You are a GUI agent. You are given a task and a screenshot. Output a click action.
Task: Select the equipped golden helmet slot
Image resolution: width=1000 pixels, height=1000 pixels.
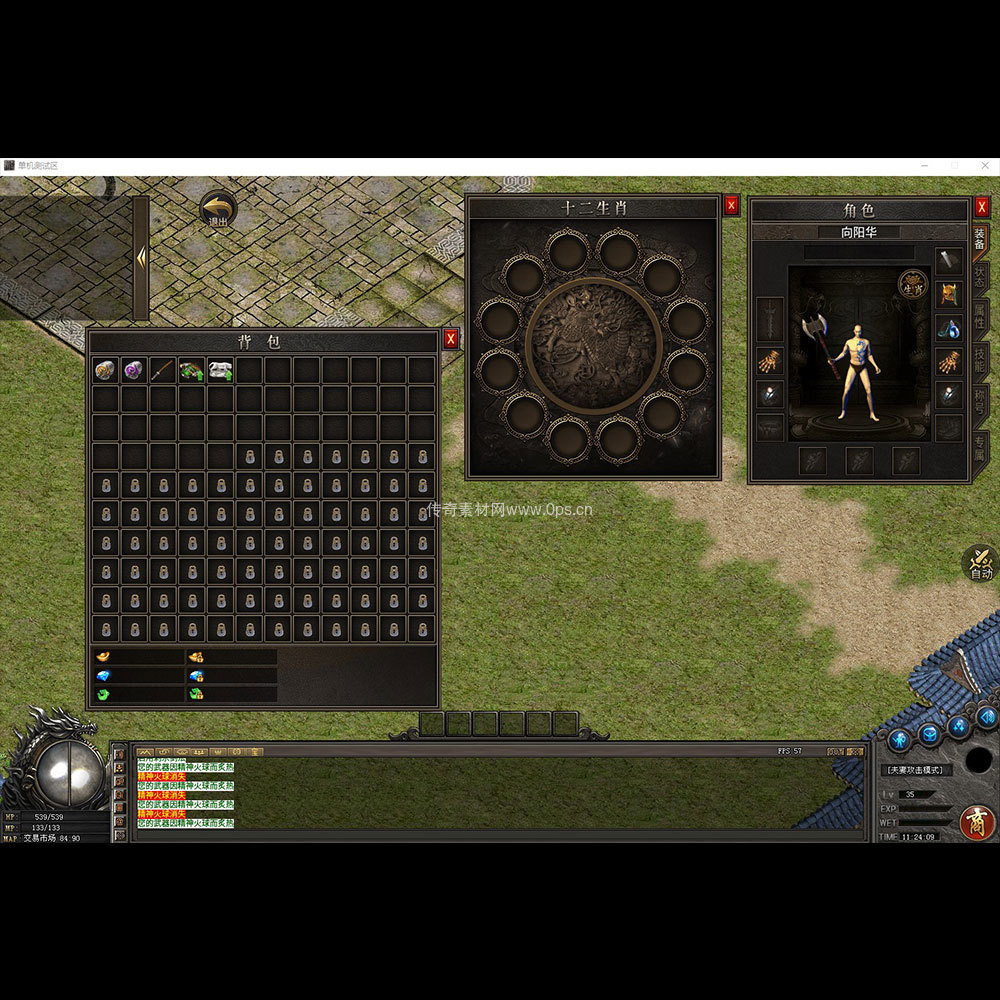(948, 295)
